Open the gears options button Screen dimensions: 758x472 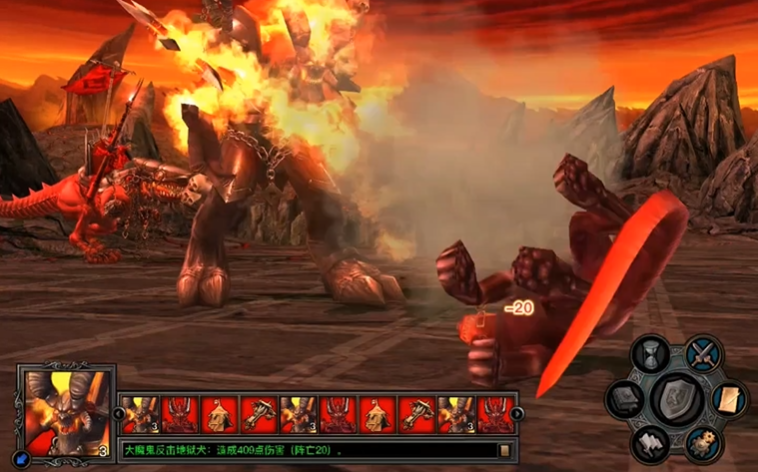pyautogui.click(x=704, y=443)
